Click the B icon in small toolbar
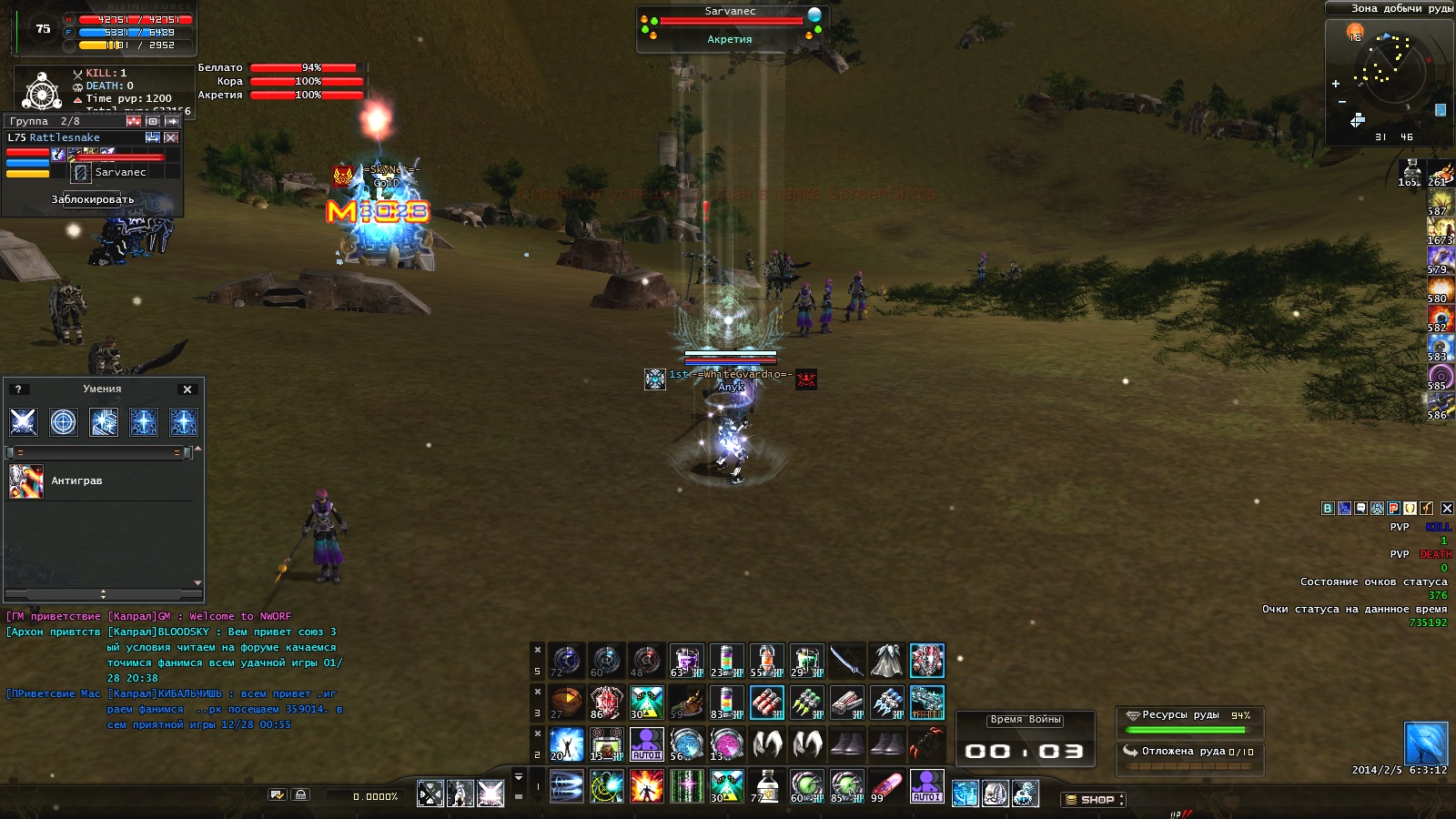 (1328, 509)
